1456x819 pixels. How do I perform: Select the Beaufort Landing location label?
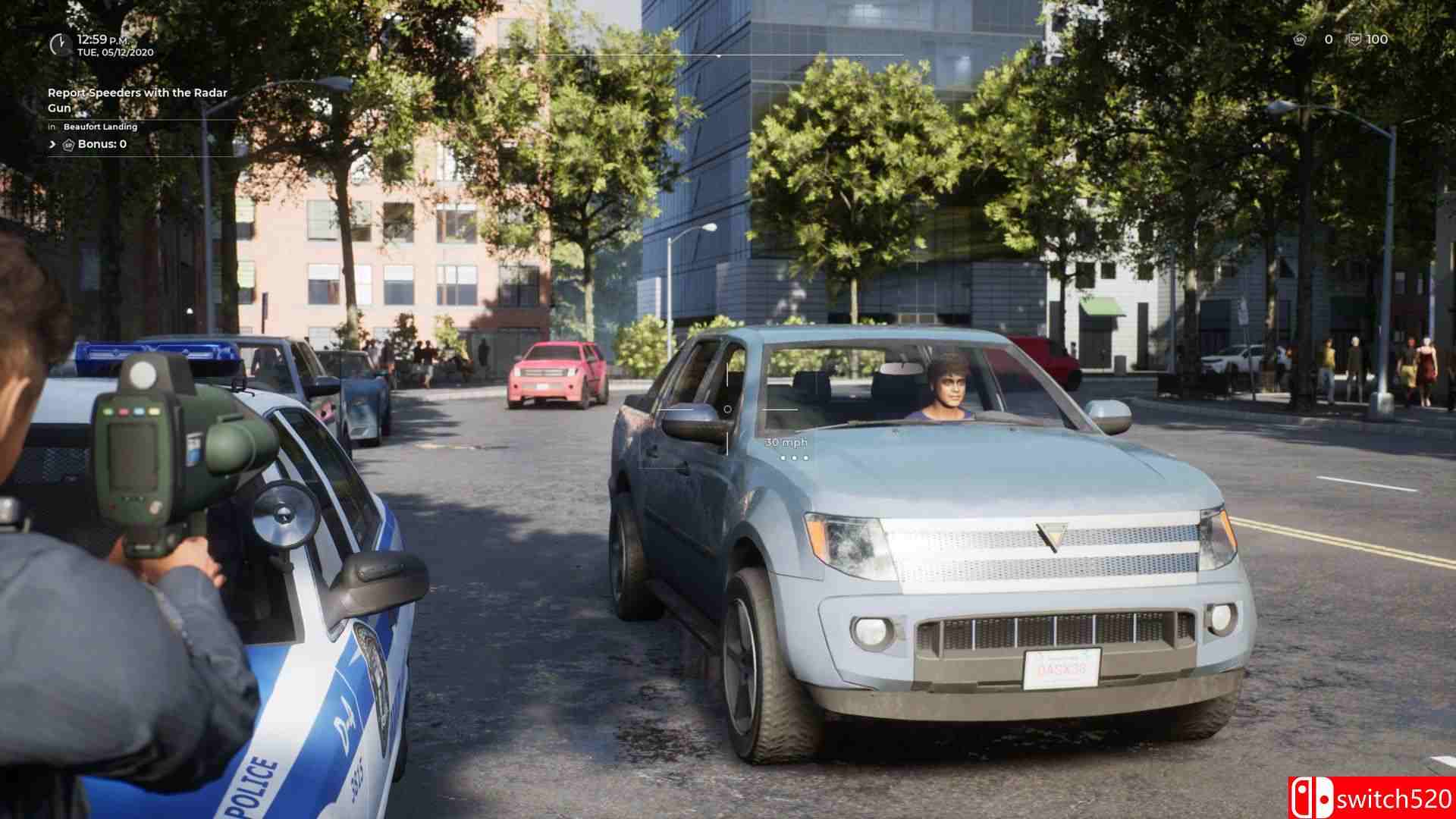tap(99, 127)
